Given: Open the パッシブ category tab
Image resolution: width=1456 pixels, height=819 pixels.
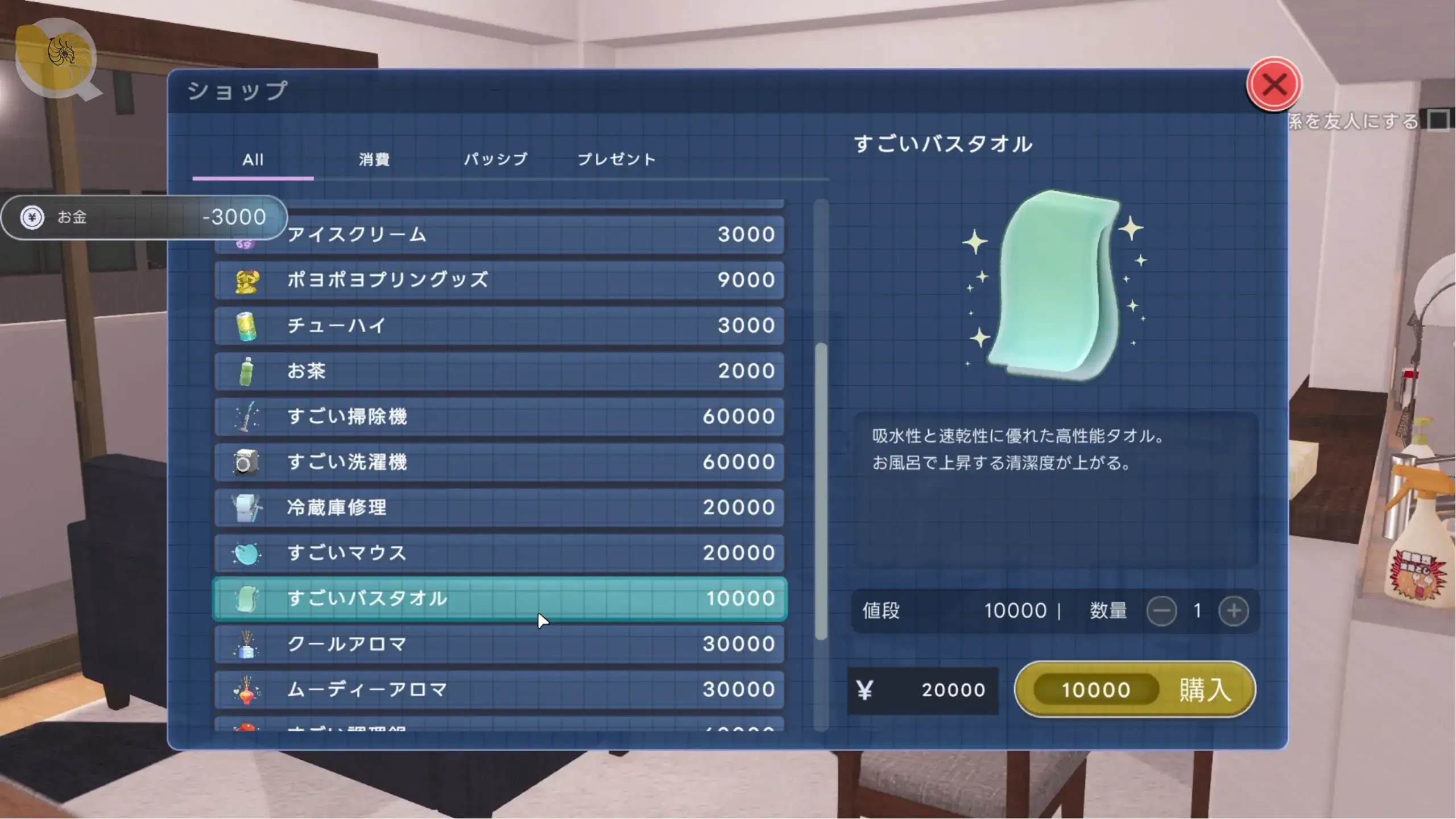Looking at the screenshot, I should point(495,159).
